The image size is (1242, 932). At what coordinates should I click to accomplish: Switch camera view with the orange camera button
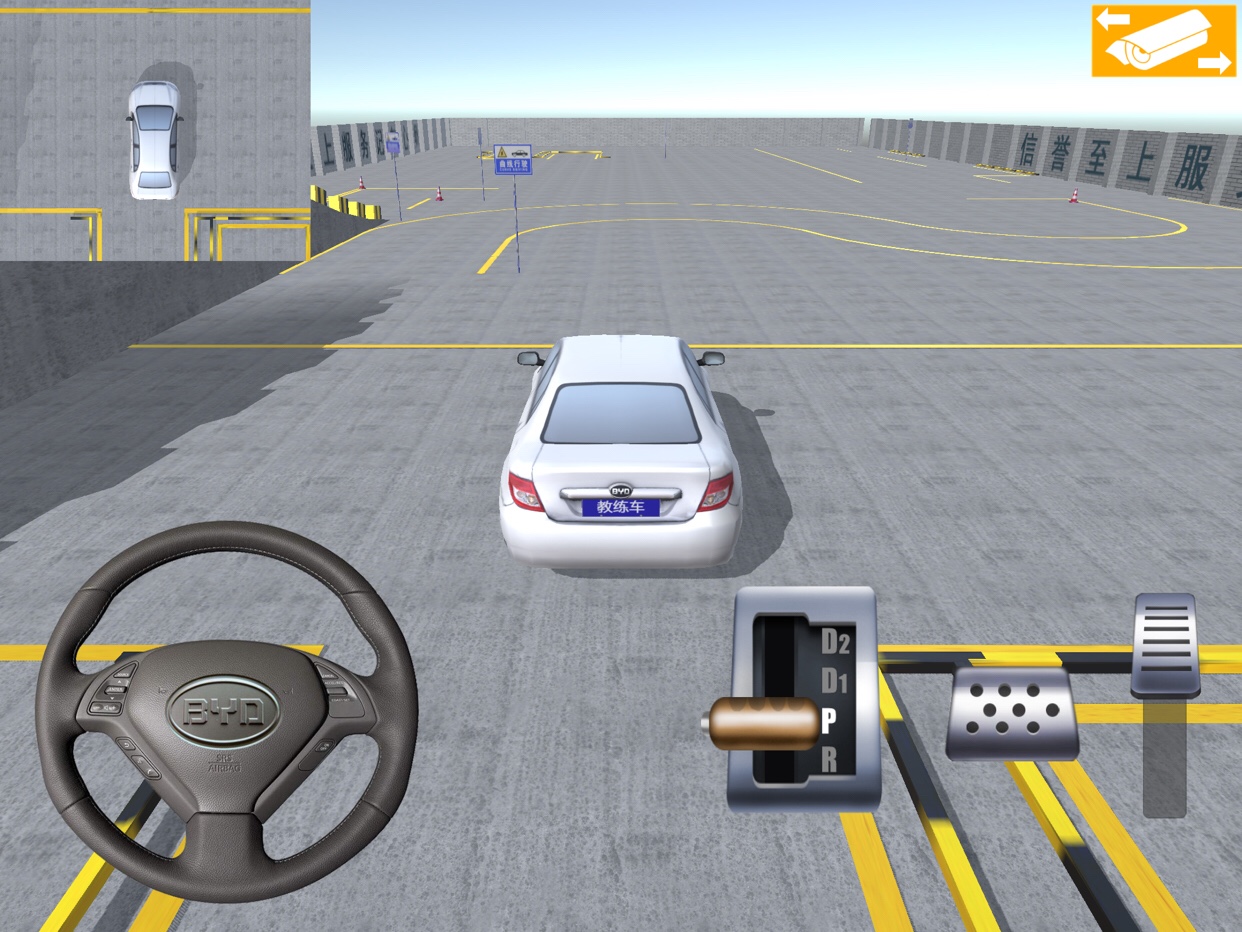[1163, 41]
